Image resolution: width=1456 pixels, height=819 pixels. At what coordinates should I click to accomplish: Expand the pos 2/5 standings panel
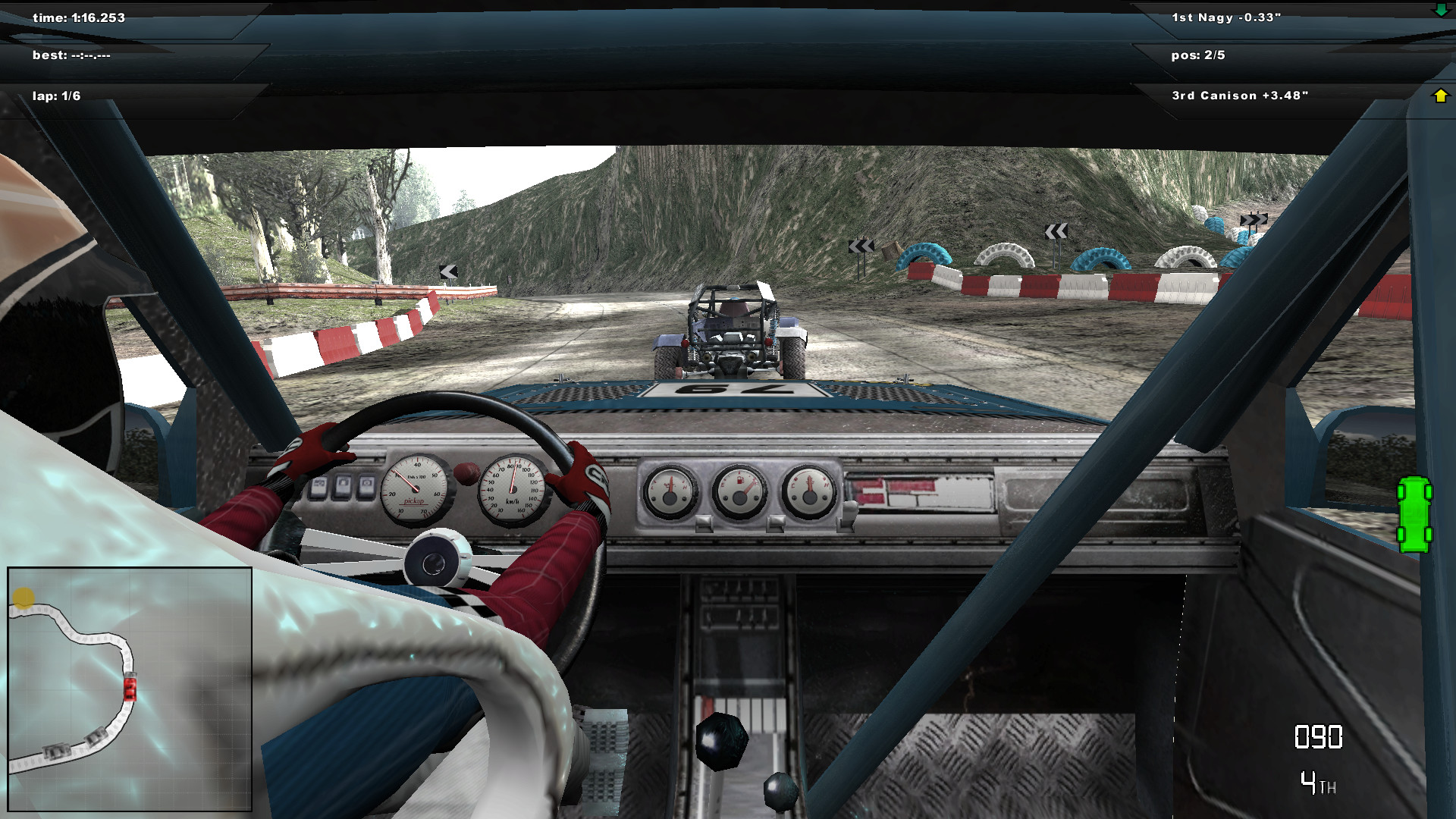click(x=1200, y=54)
